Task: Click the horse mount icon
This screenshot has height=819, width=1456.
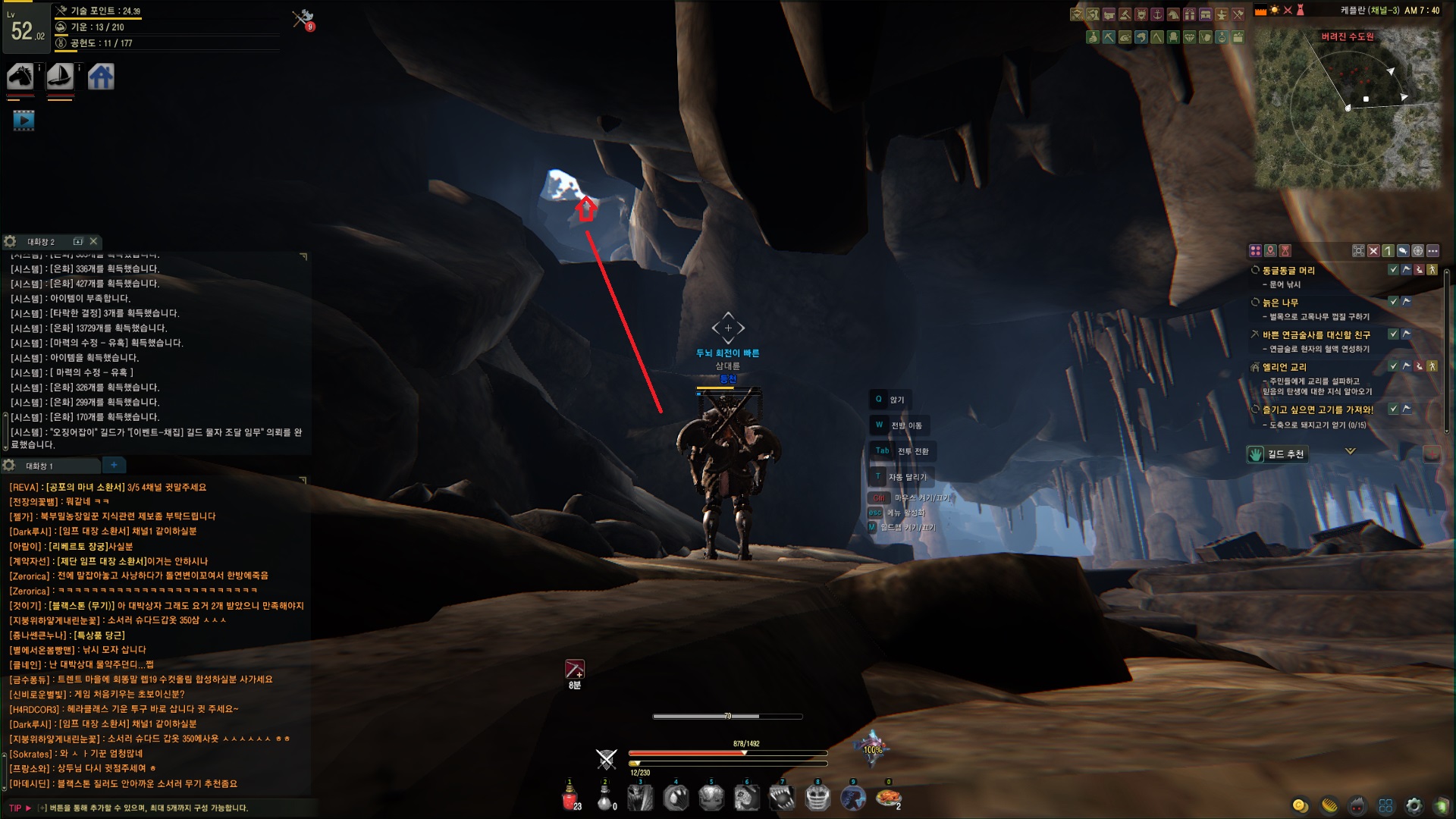Action: click(20, 77)
